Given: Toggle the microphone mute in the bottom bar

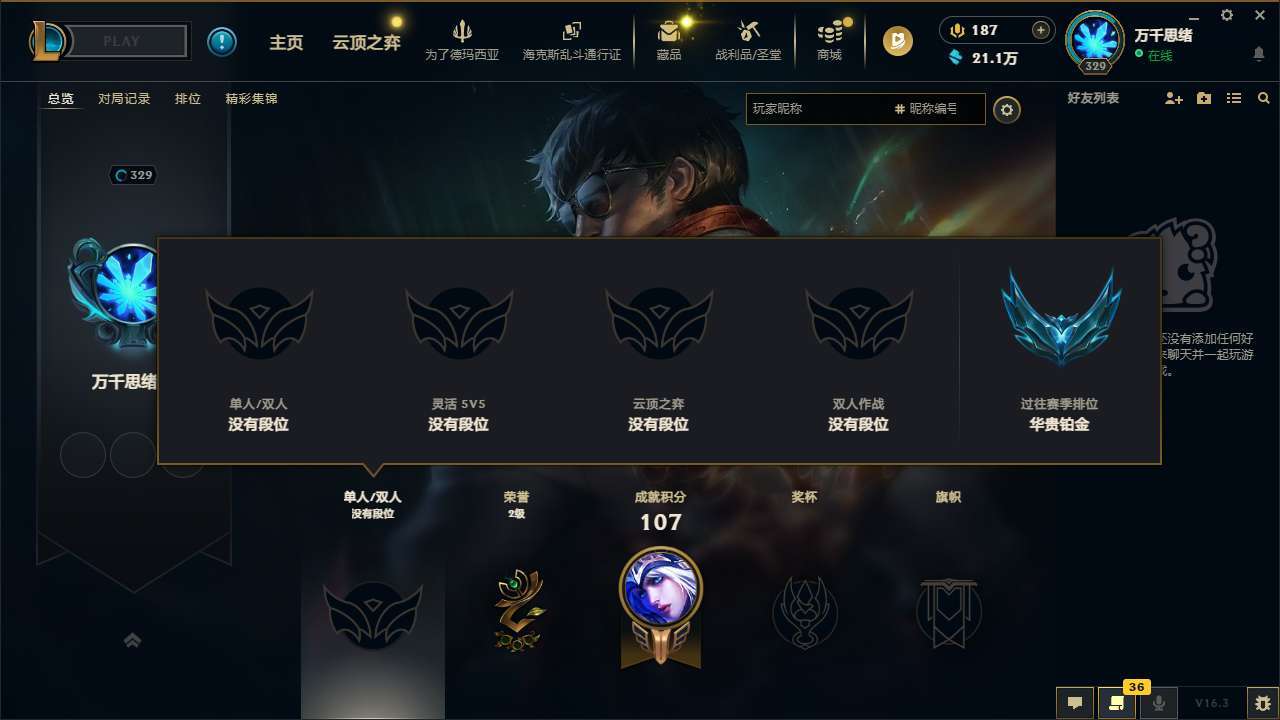Looking at the screenshot, I should (1160, 703).
